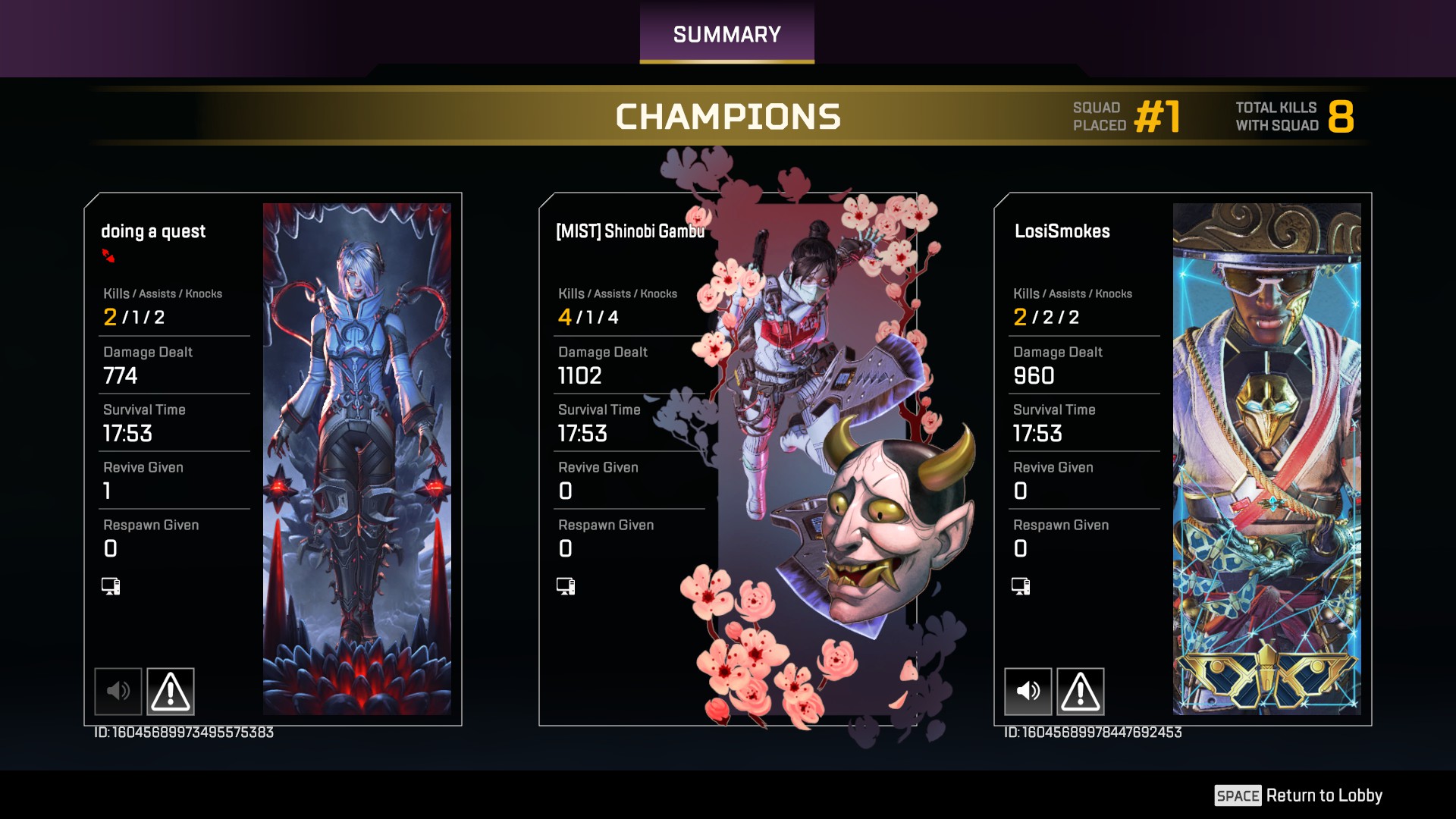Click the speaker icon on doing a quest's banner
1456x819 pixels.
[x=118, y=691]
